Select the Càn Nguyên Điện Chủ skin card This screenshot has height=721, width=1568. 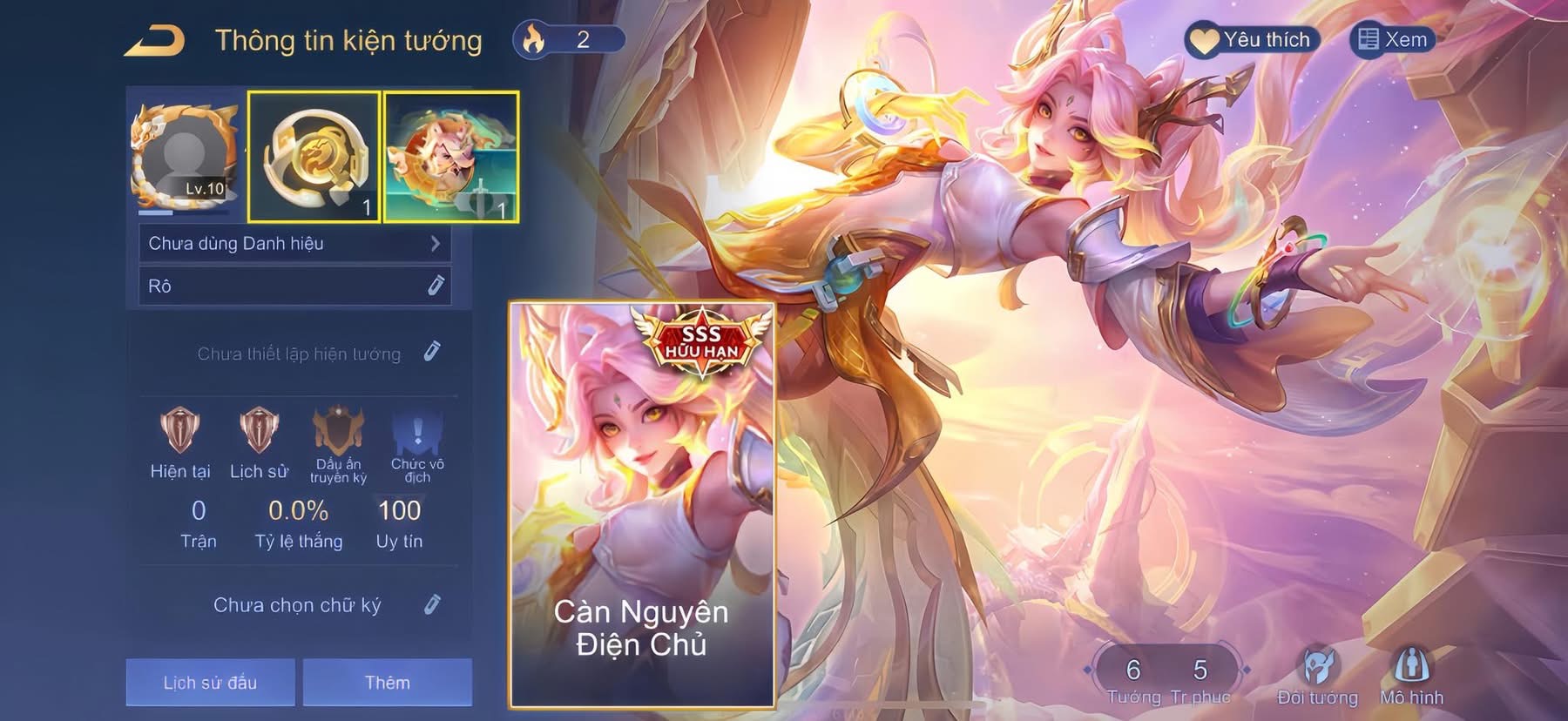coord(642,505)
